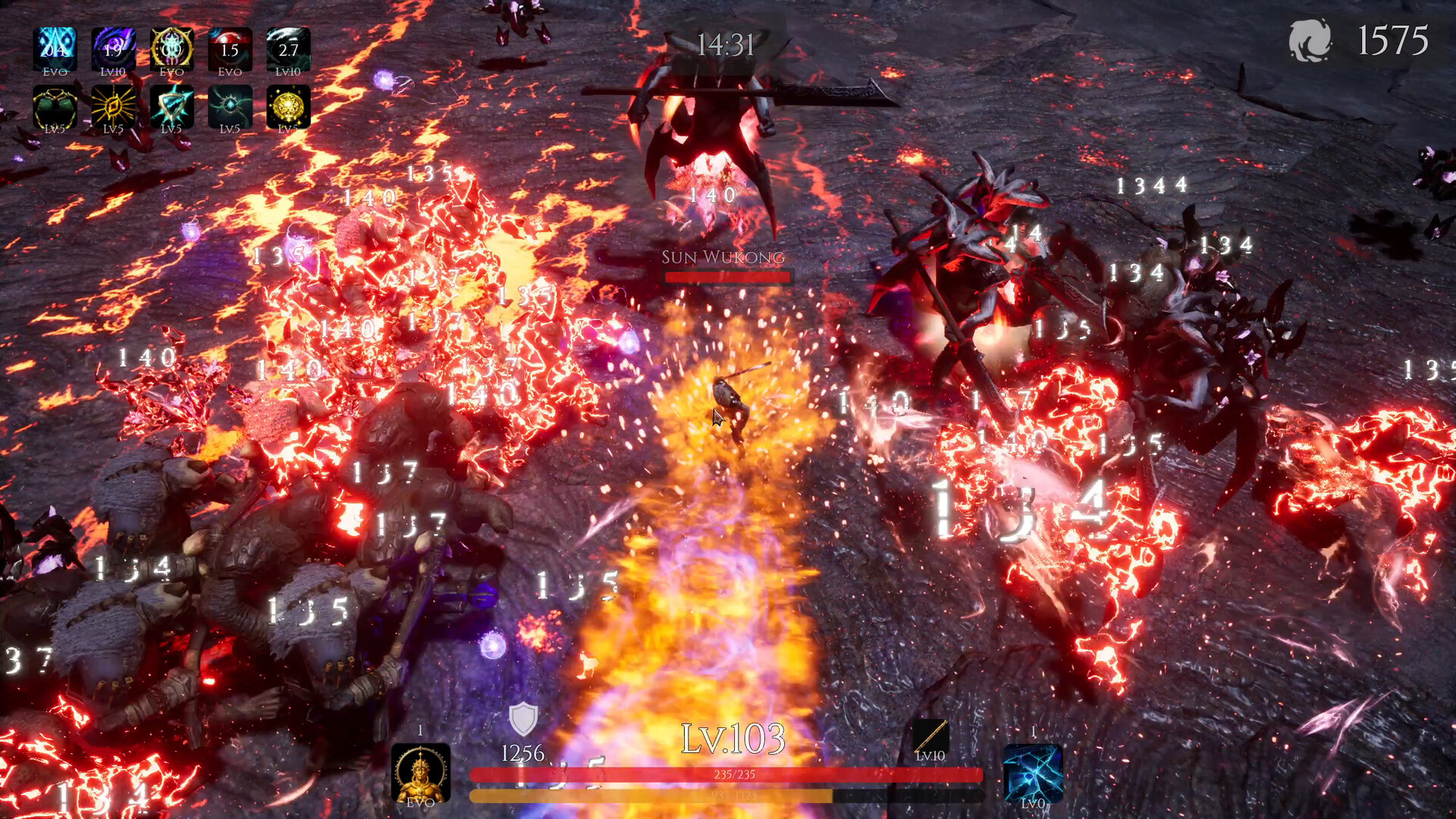Click the teal spiked shield passive
1456x819 pixels.
tap(171, 106)
